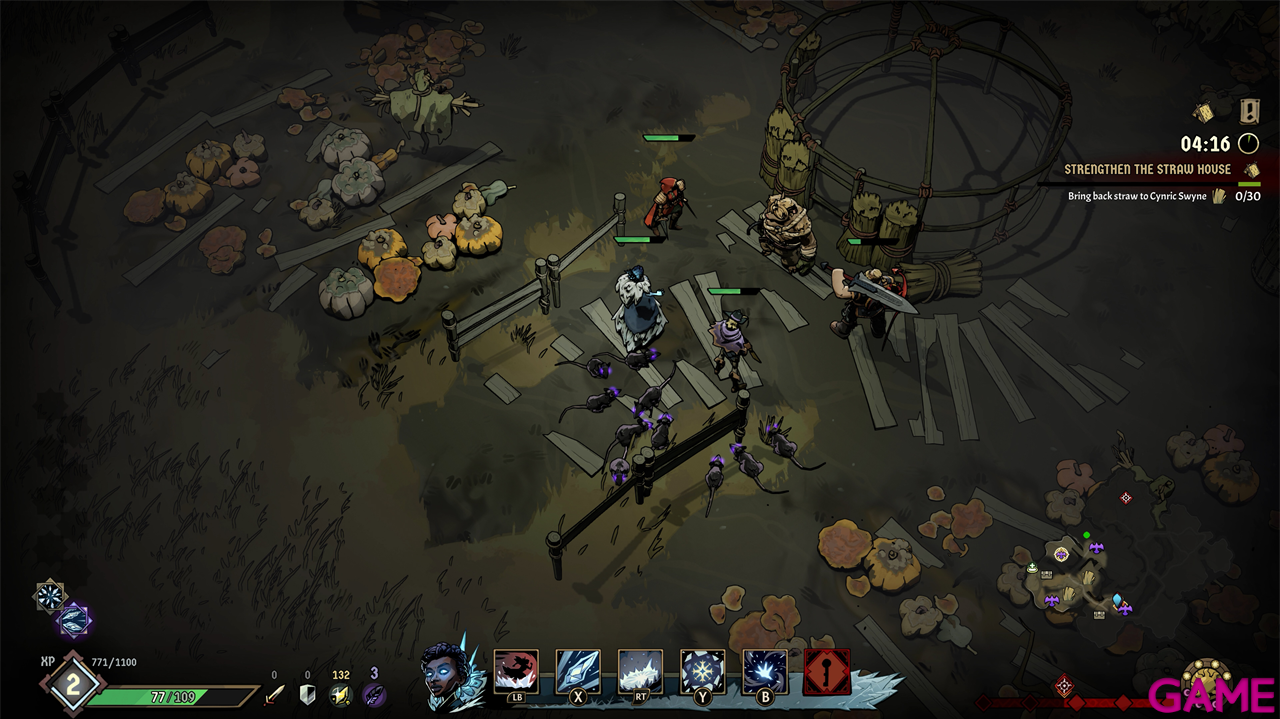Image resolution: width=1280 pixels, height=719 pixels.
Task: Click the straw house icon above the timer
Action: tap(1204, 112)
